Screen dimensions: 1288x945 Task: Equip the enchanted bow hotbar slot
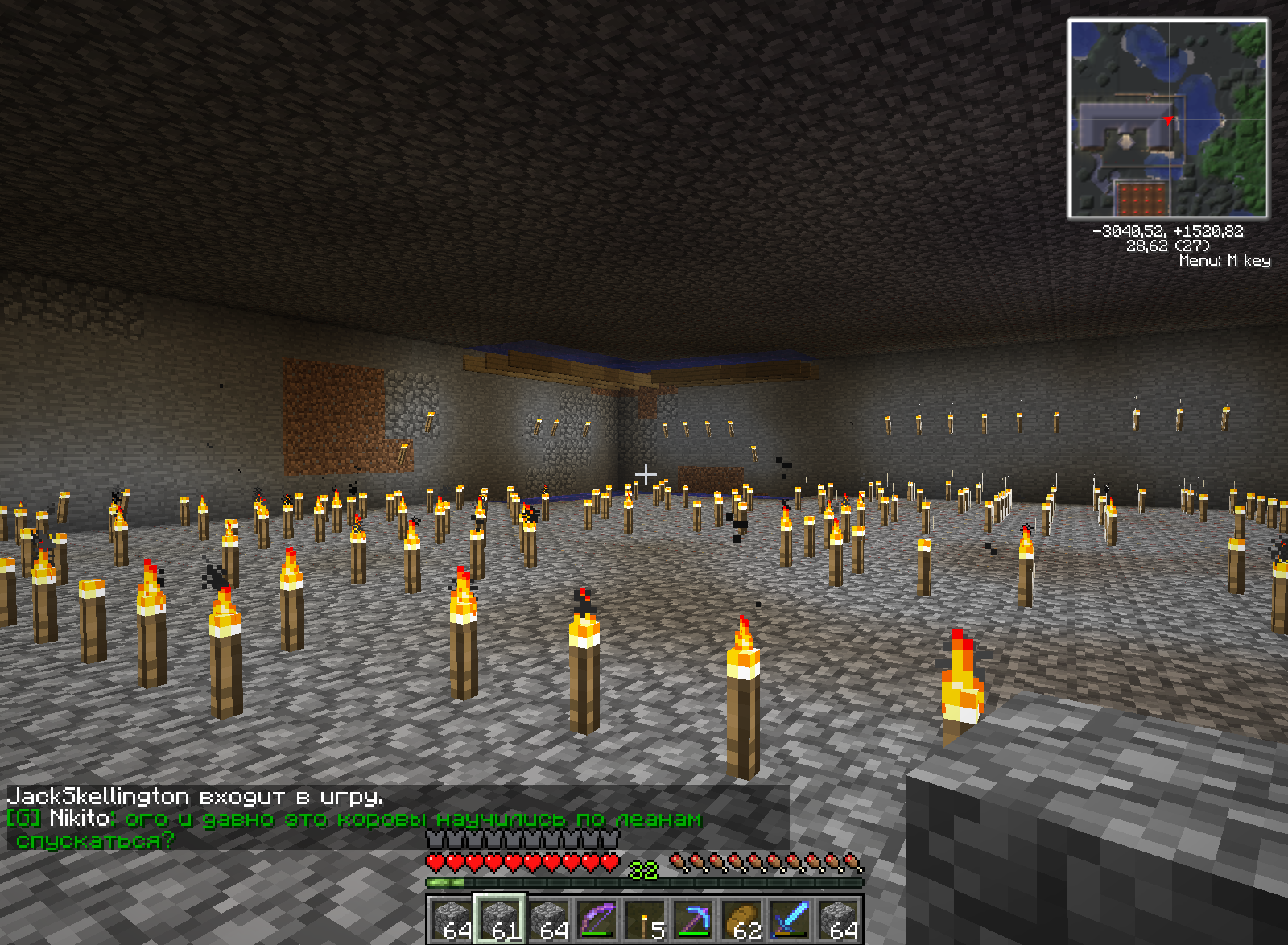597,919
